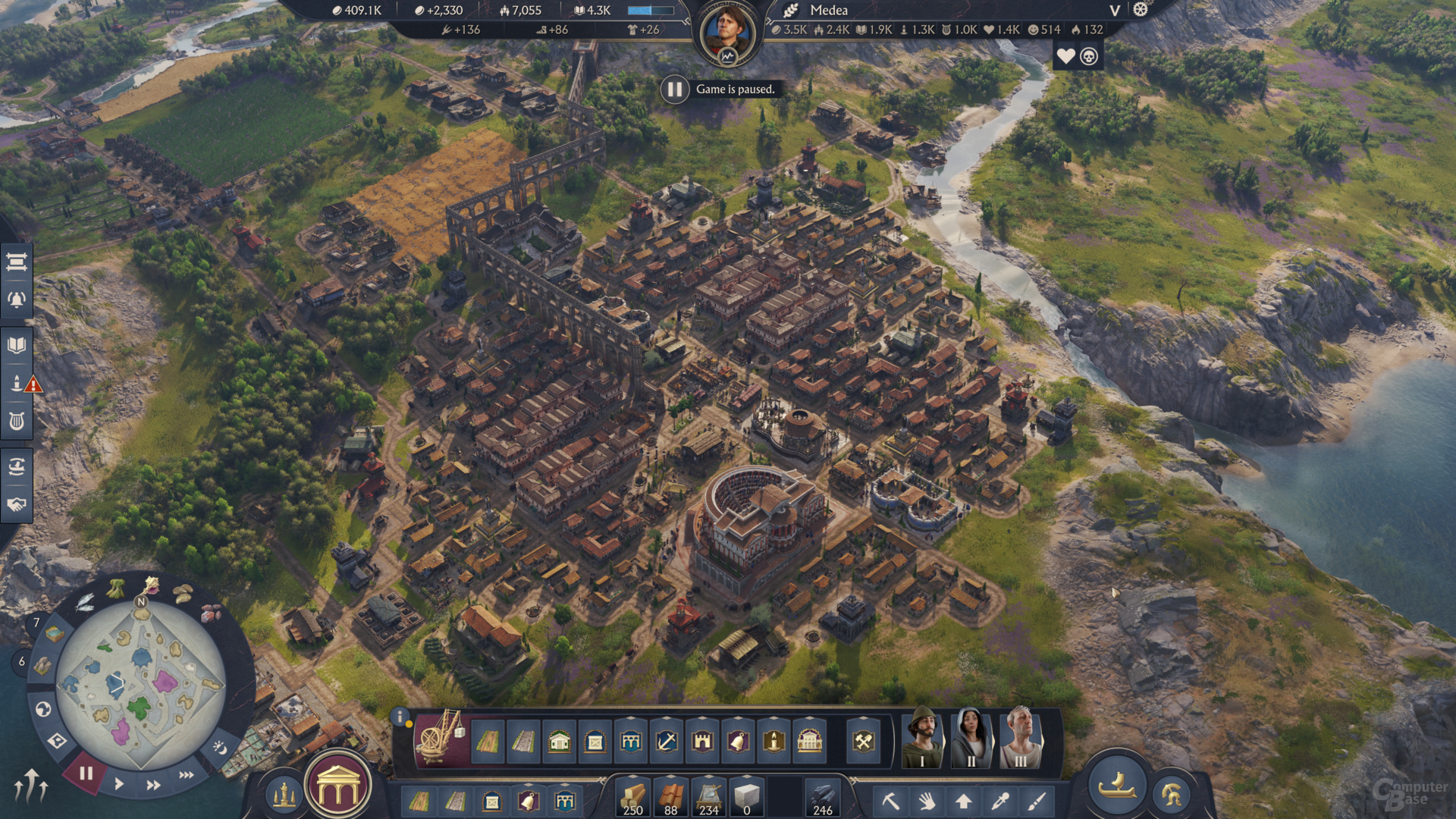
Task: Open the main build menu temple button
Action: point(338,790)
